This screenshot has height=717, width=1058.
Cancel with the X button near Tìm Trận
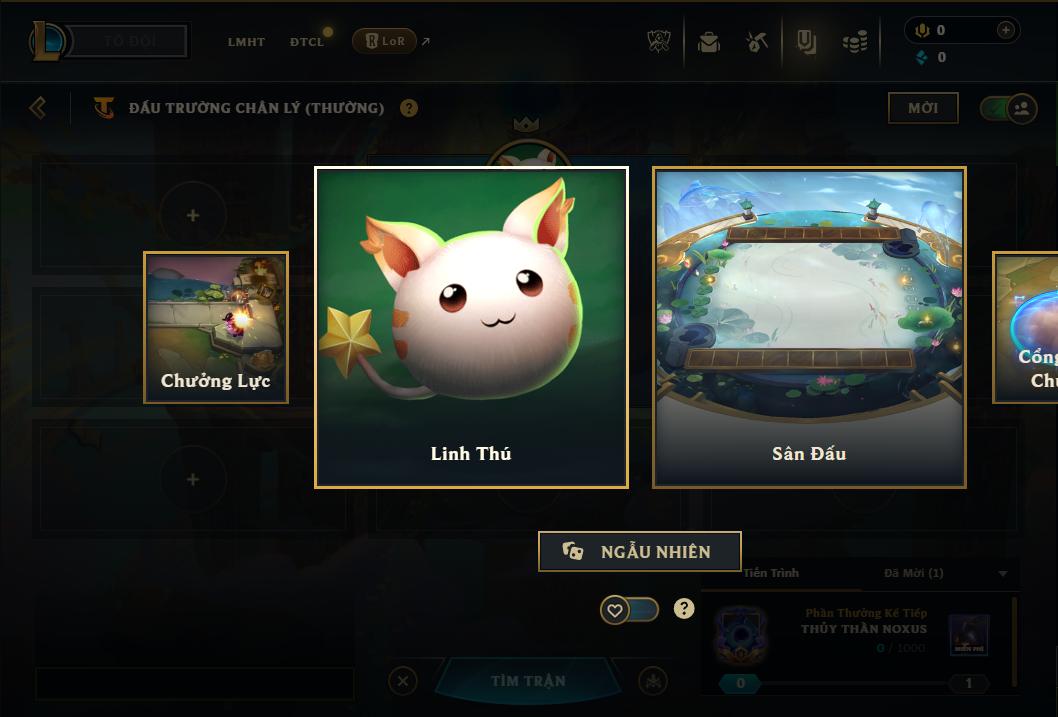(402, 681)
